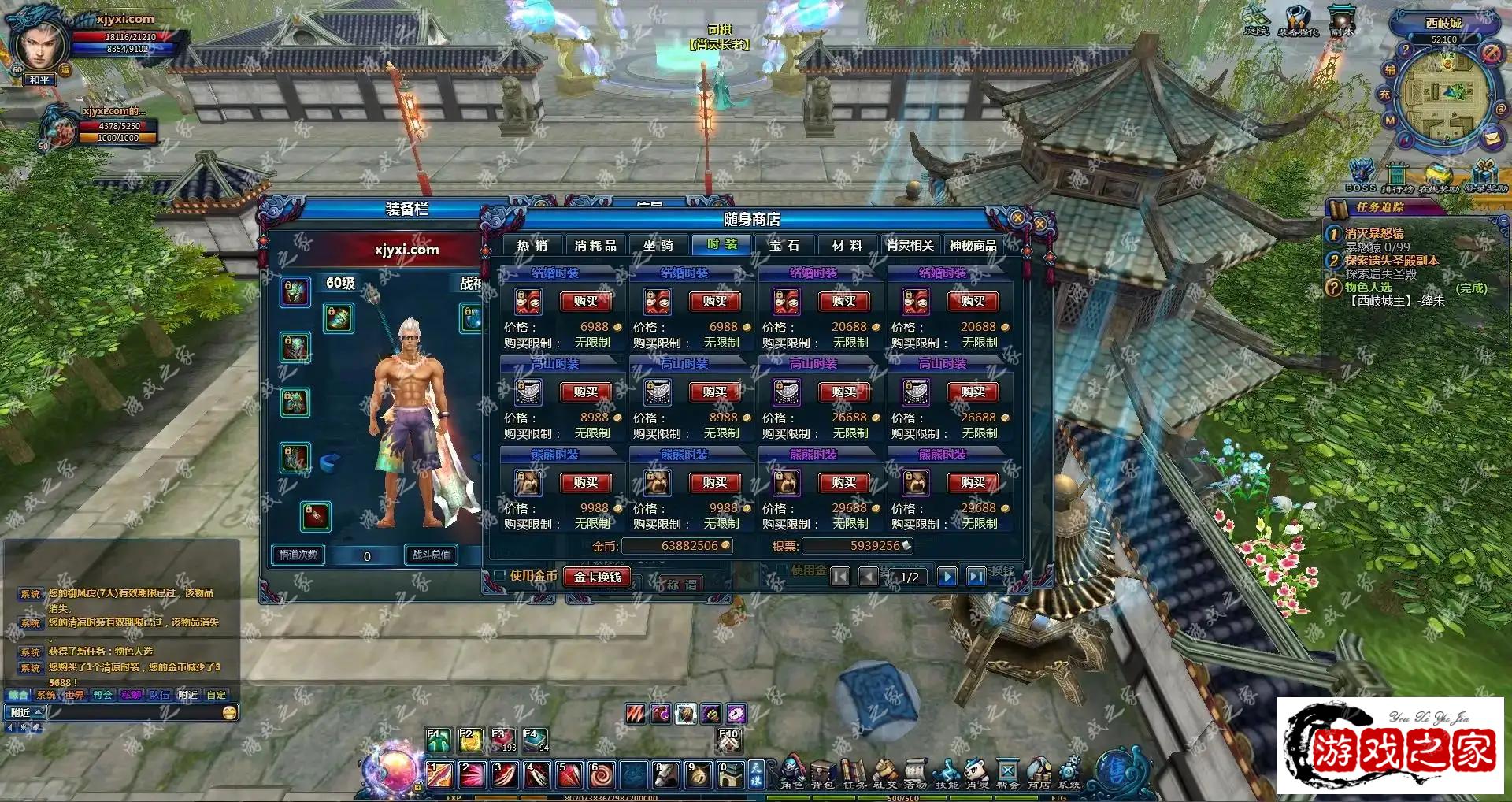This screenshot has width=1512, height=802.
Task: Toggle the 使用金币 checkbox
Action: point(500,576)
